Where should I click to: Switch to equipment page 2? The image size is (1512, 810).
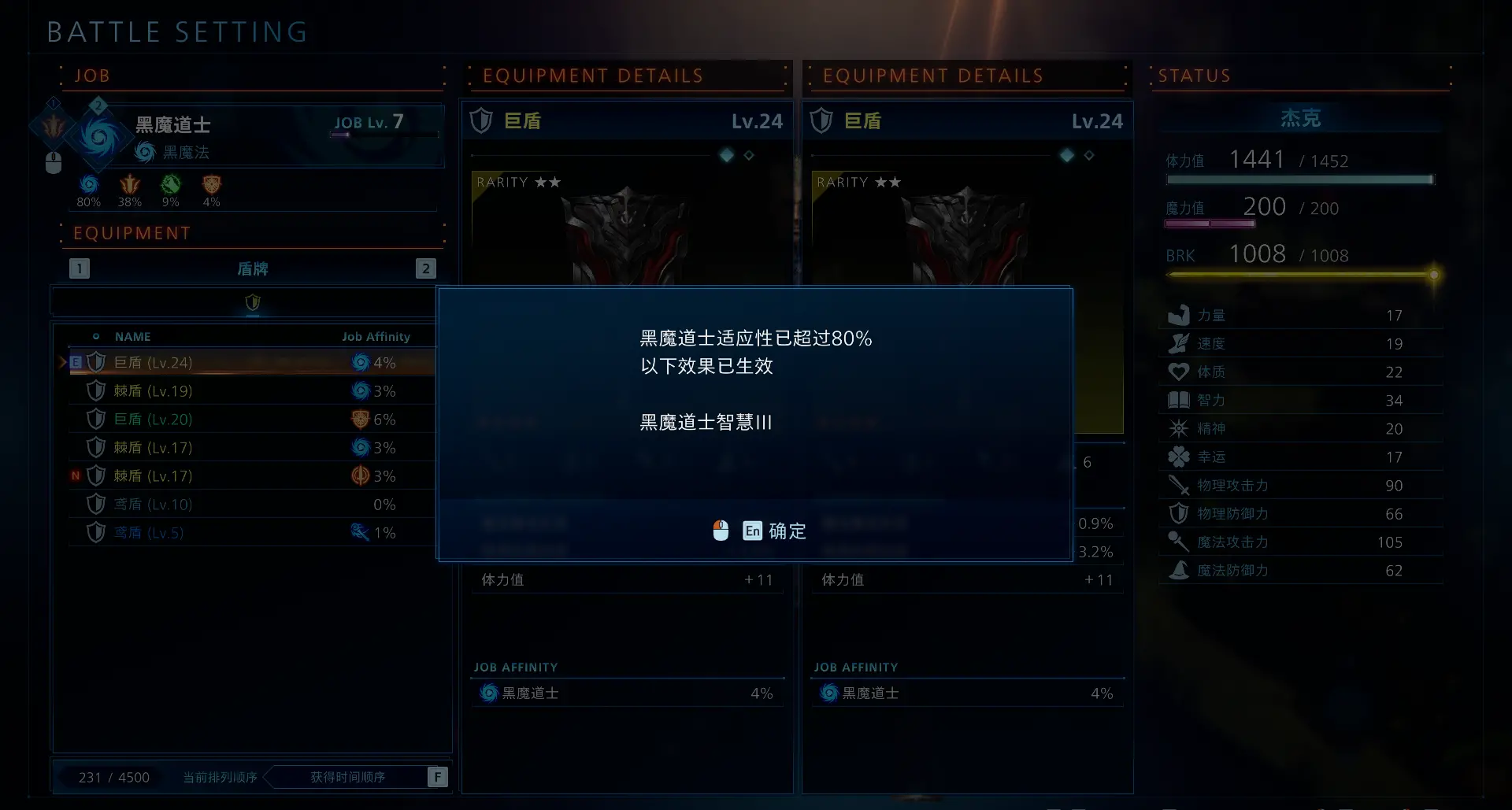pos(426,268)
